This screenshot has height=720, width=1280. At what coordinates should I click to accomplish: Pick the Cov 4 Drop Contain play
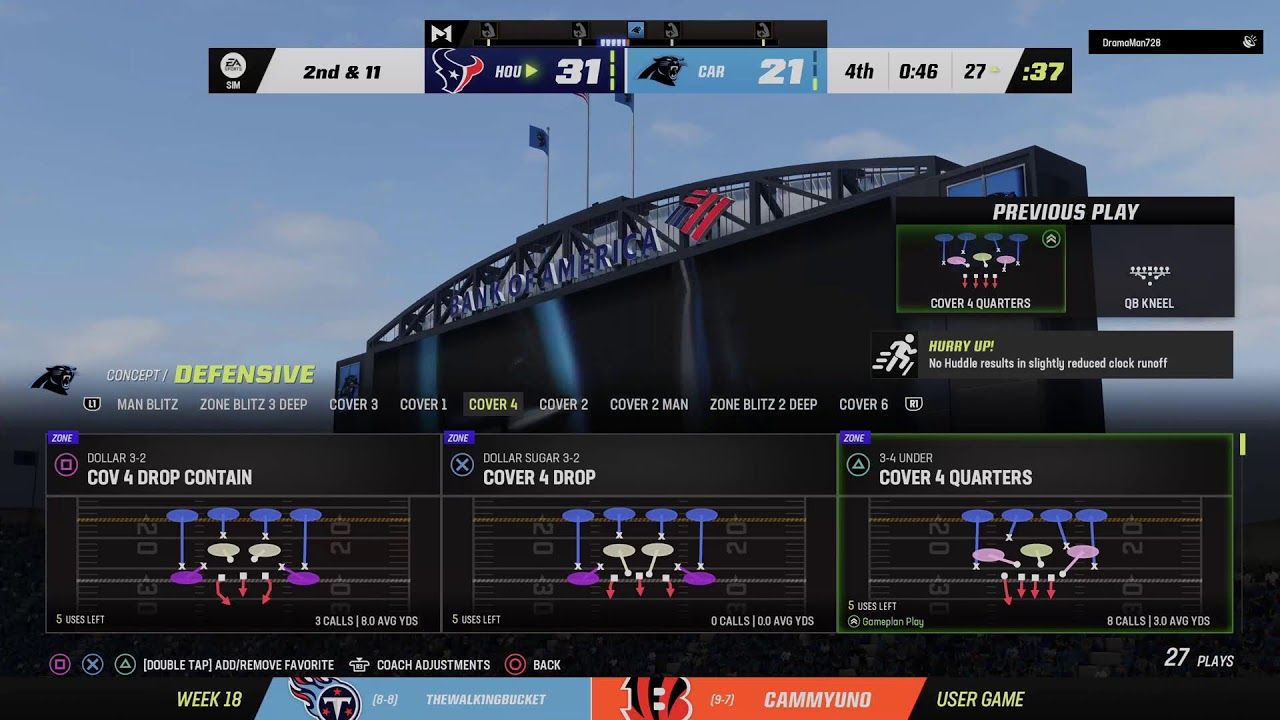point(243,533)
